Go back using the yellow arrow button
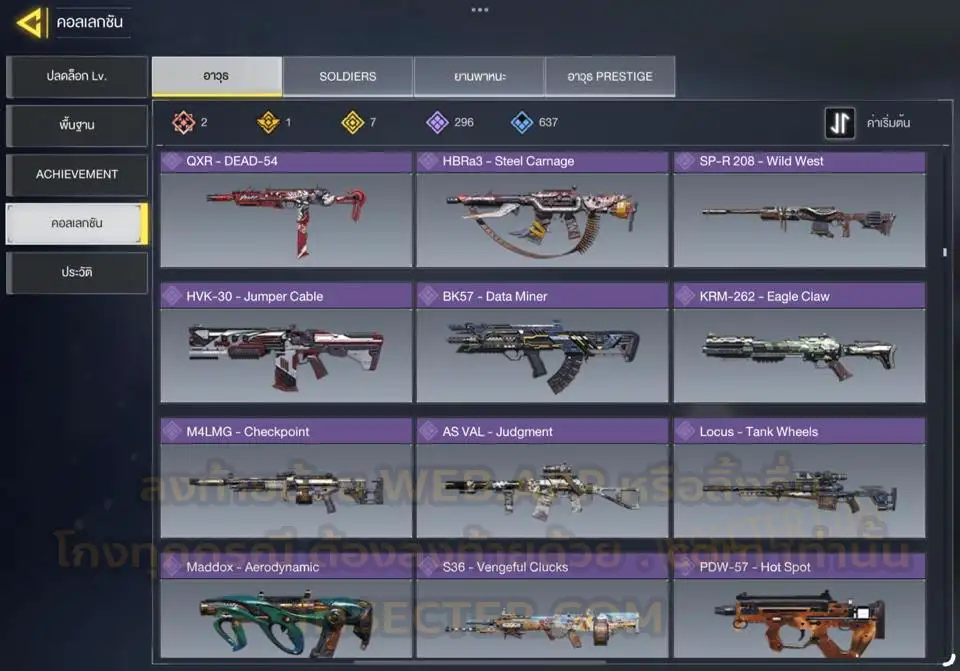Screen dimensions: 960x671 coord(31,22)
